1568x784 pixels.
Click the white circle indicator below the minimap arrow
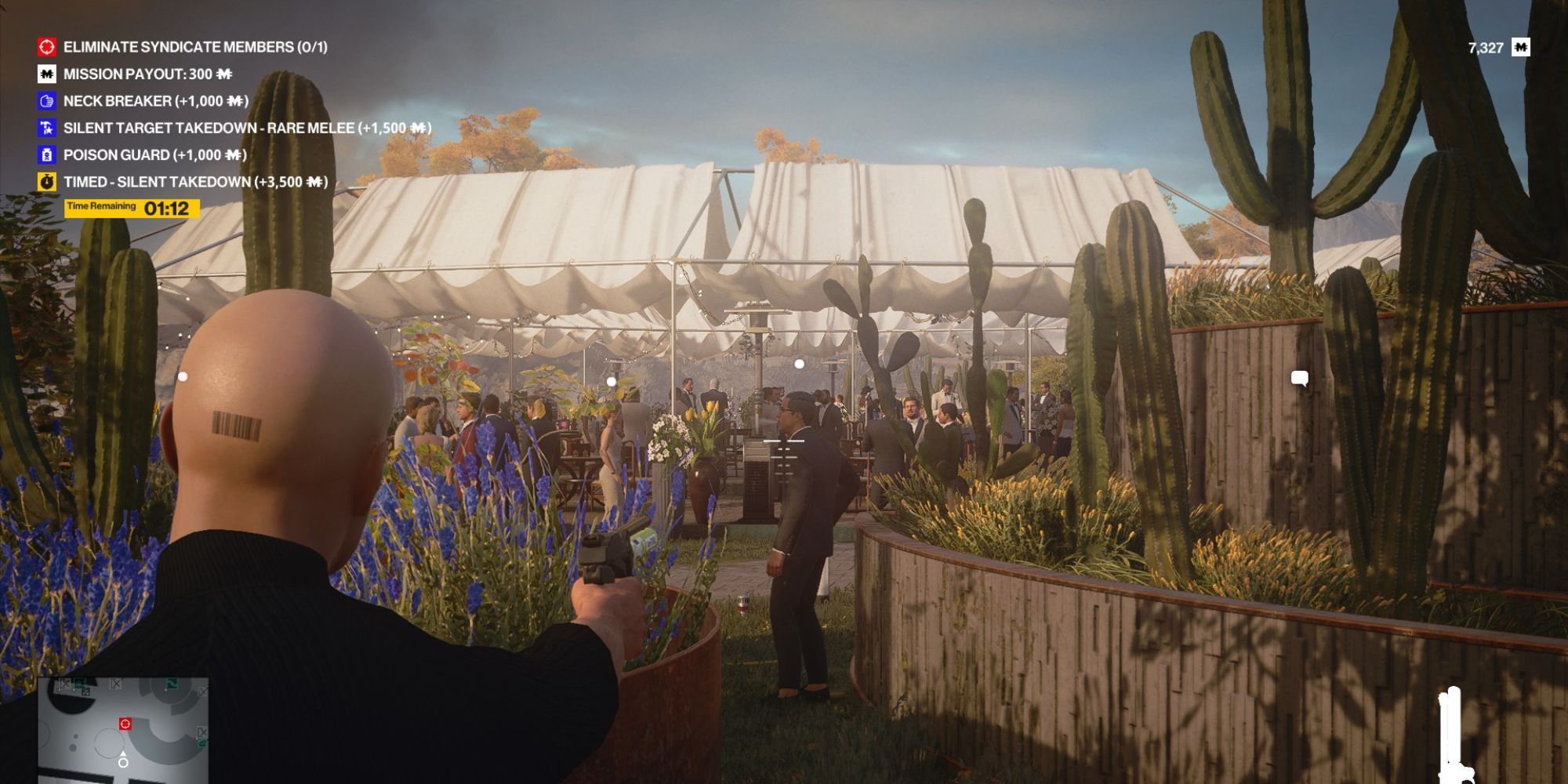(x=123, y=762)
